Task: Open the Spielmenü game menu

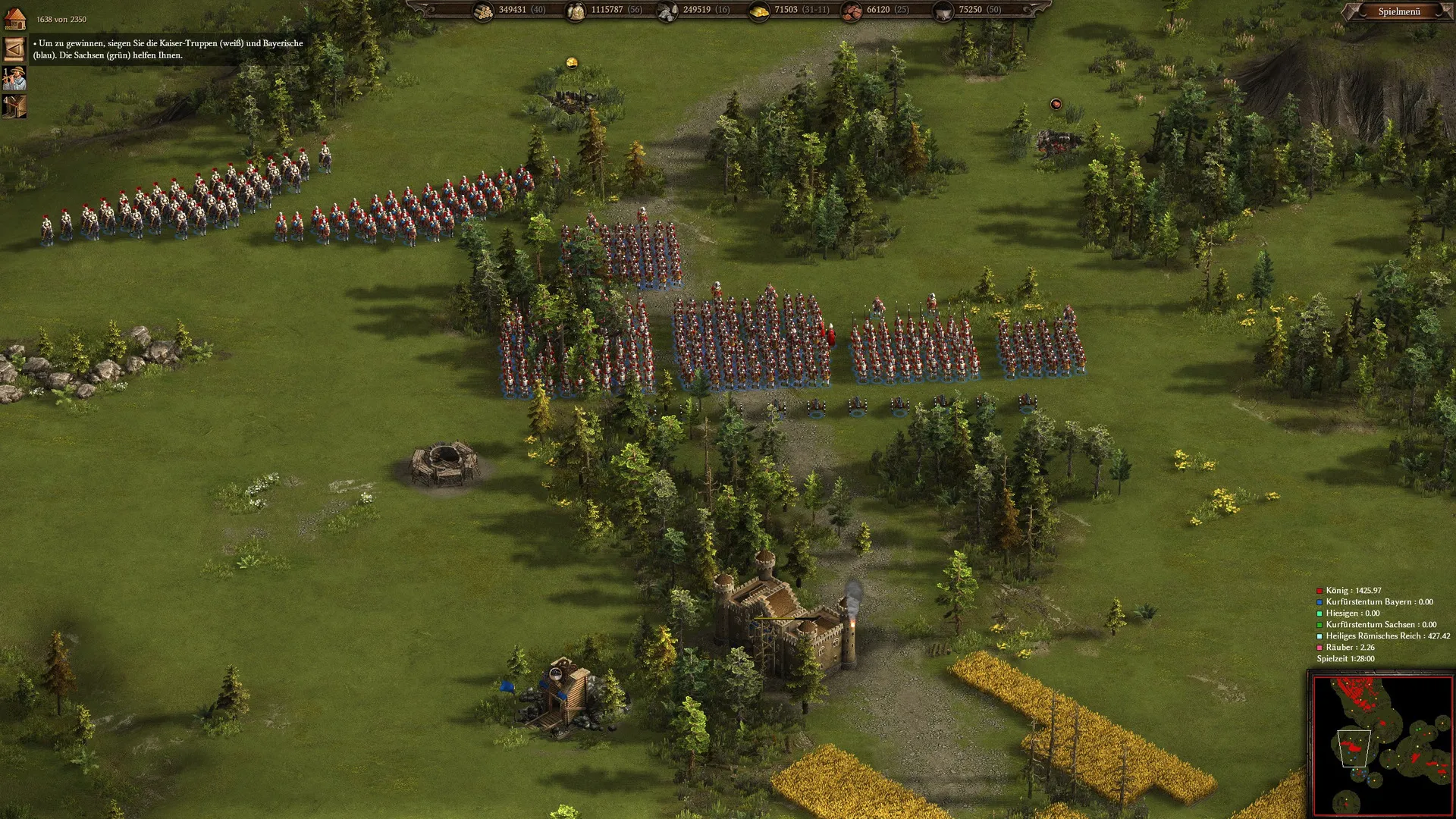Action: 1398,11
